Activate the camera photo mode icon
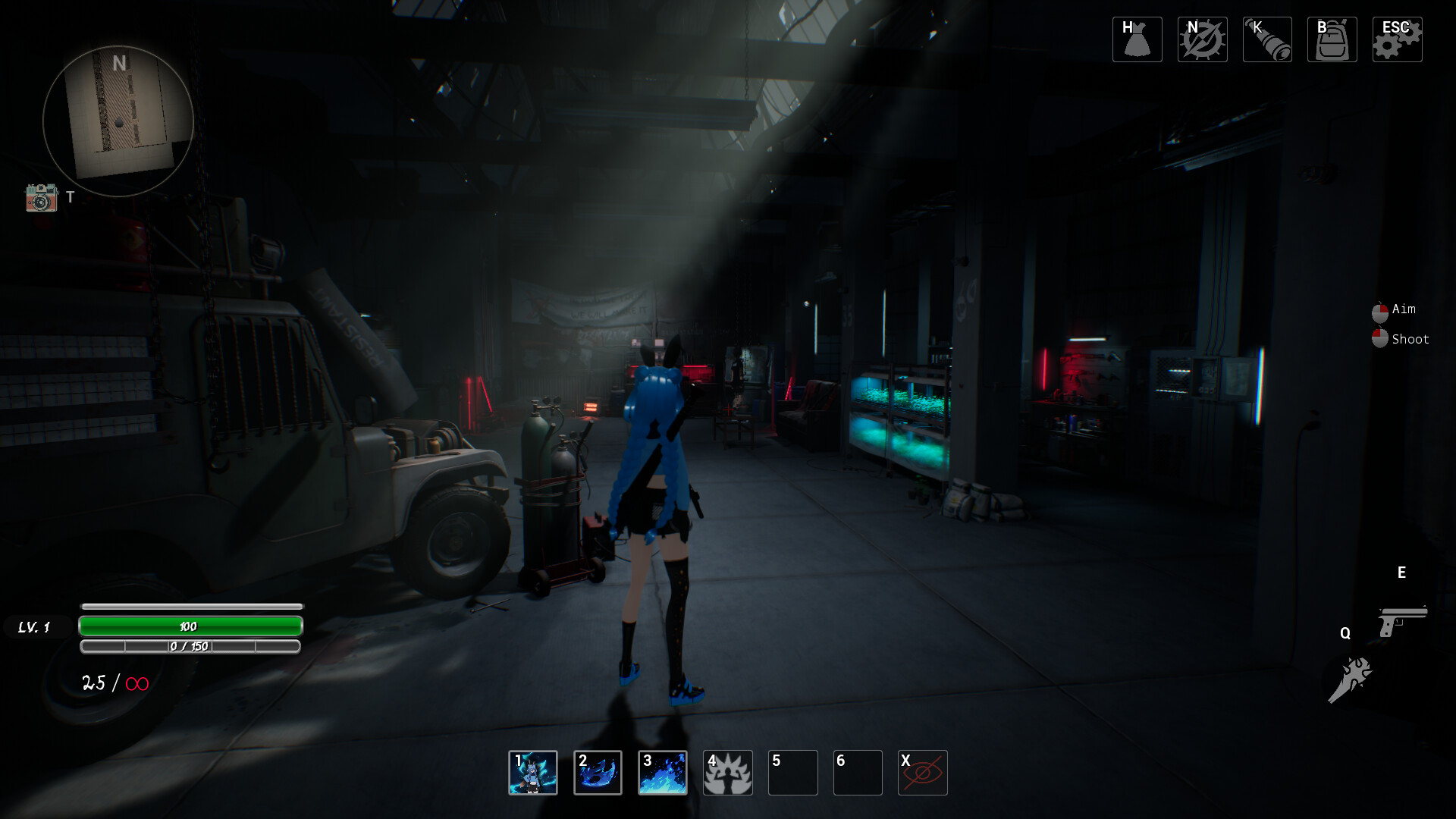Screen dimensions: 1456x819 click(x=42, y=198)
